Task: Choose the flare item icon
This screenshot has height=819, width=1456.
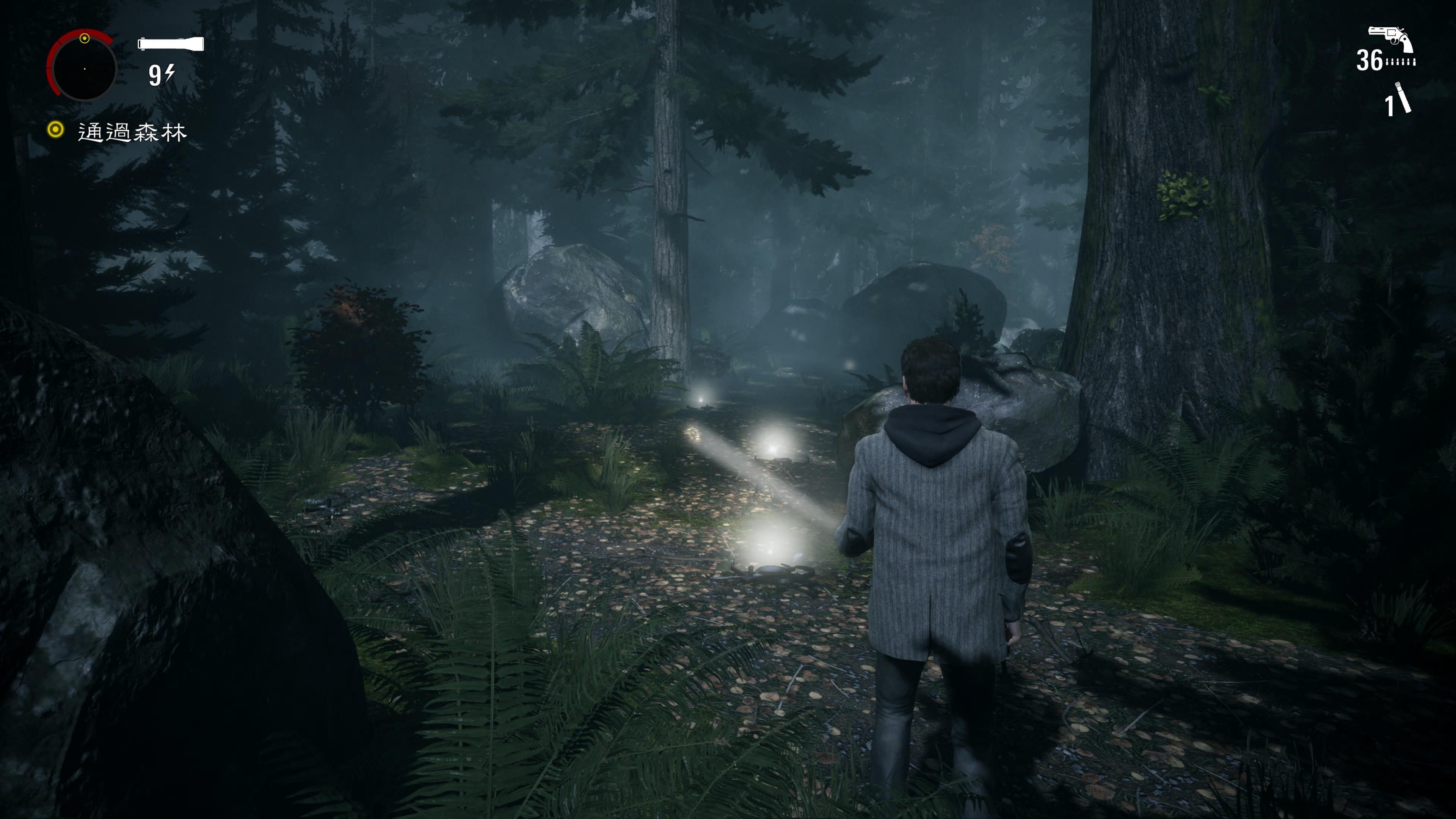Action: pos(1403,98)
